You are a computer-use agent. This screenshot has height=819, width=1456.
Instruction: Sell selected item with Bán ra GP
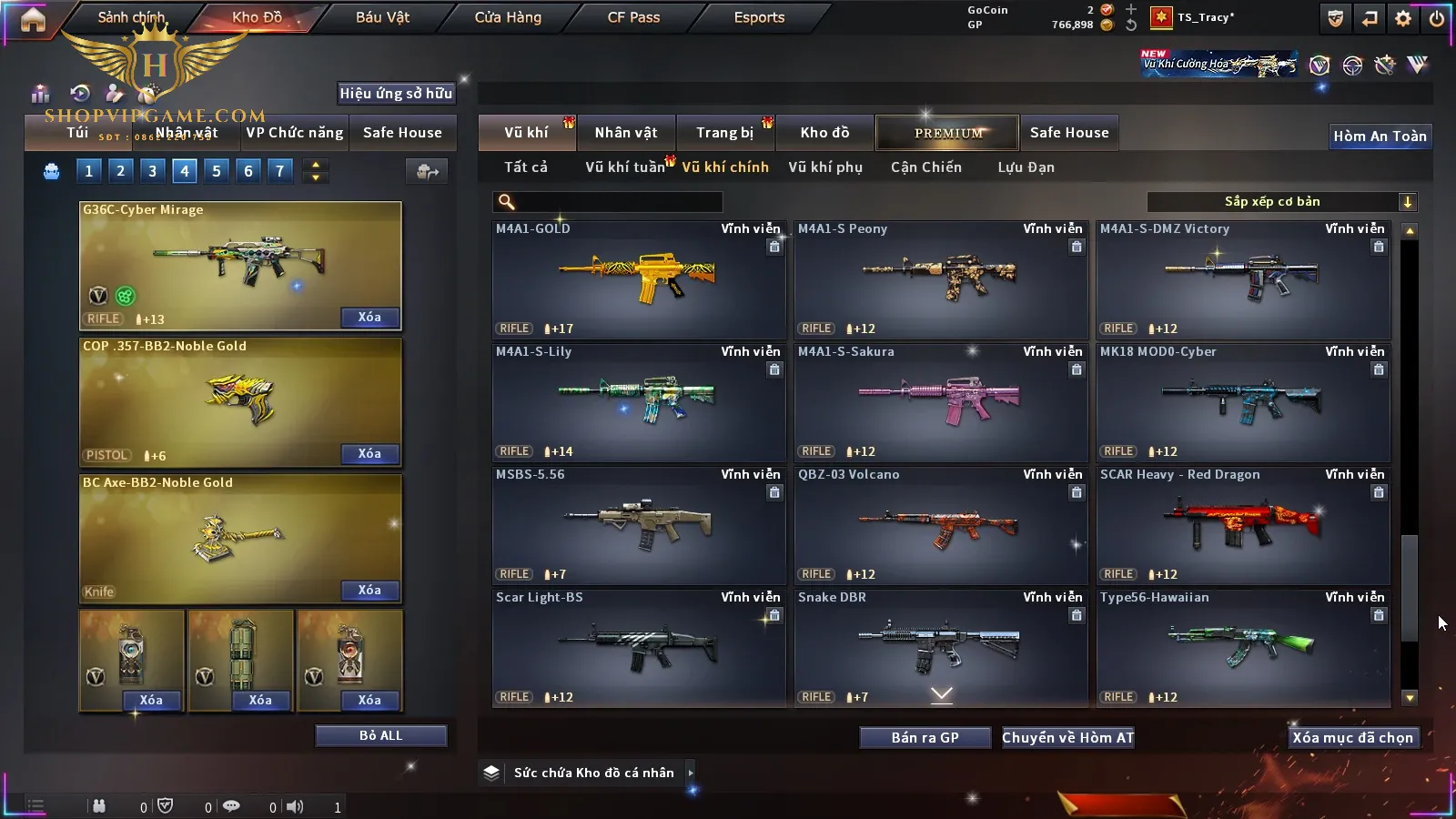[x=925, y=738]
